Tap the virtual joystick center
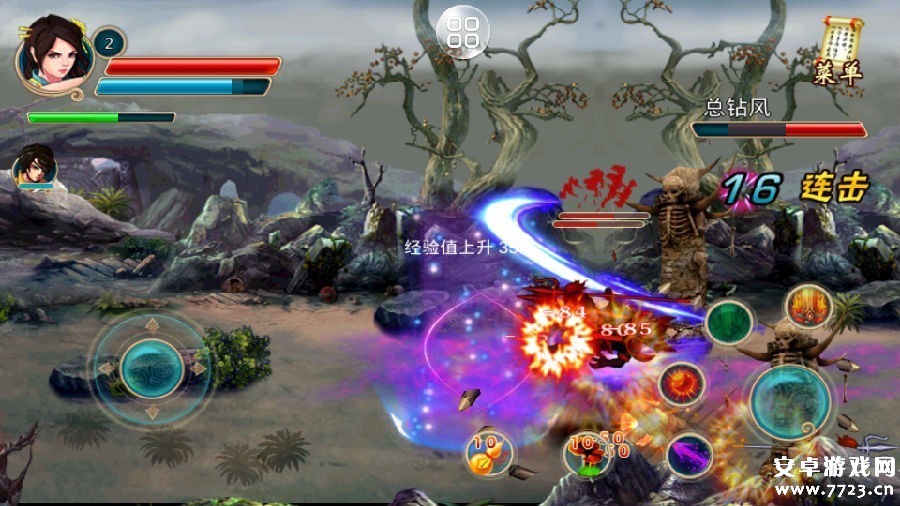This screenshot has height=506, width=900. (151, 368)
